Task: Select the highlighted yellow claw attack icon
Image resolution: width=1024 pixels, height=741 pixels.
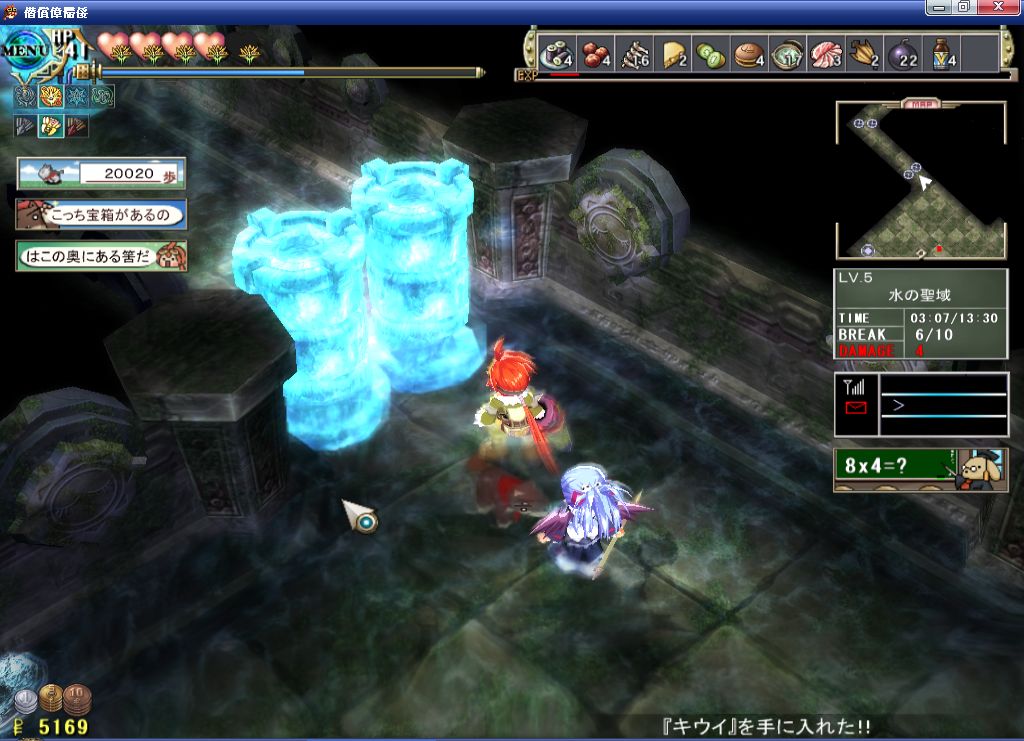Action: coord(51,126)
